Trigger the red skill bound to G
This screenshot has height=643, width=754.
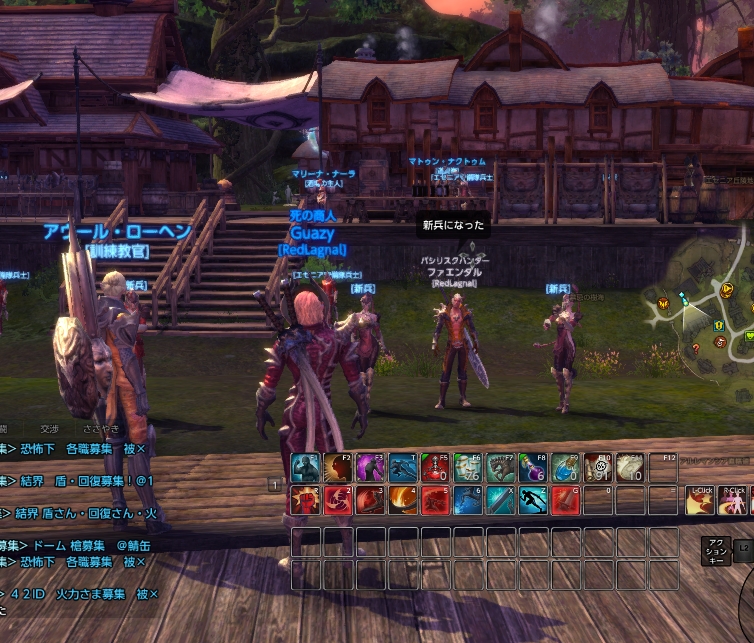pyautogui.click(x=565, y=499)
